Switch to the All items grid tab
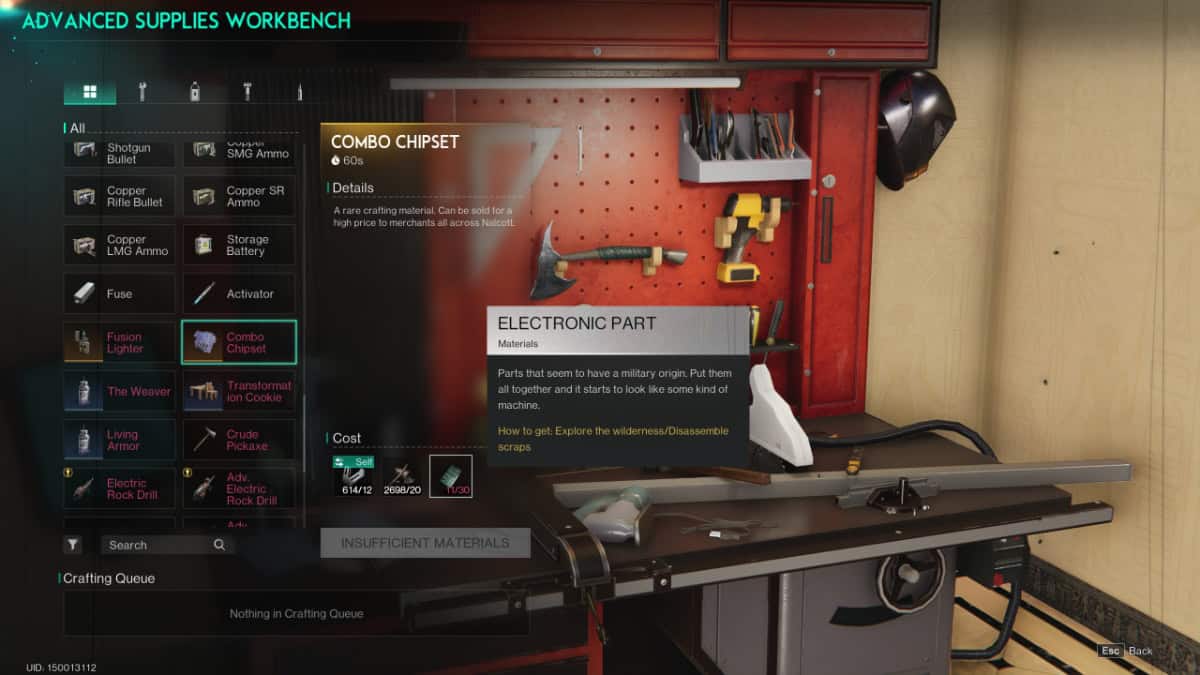The image size is (1200, 675). [90, 92]
